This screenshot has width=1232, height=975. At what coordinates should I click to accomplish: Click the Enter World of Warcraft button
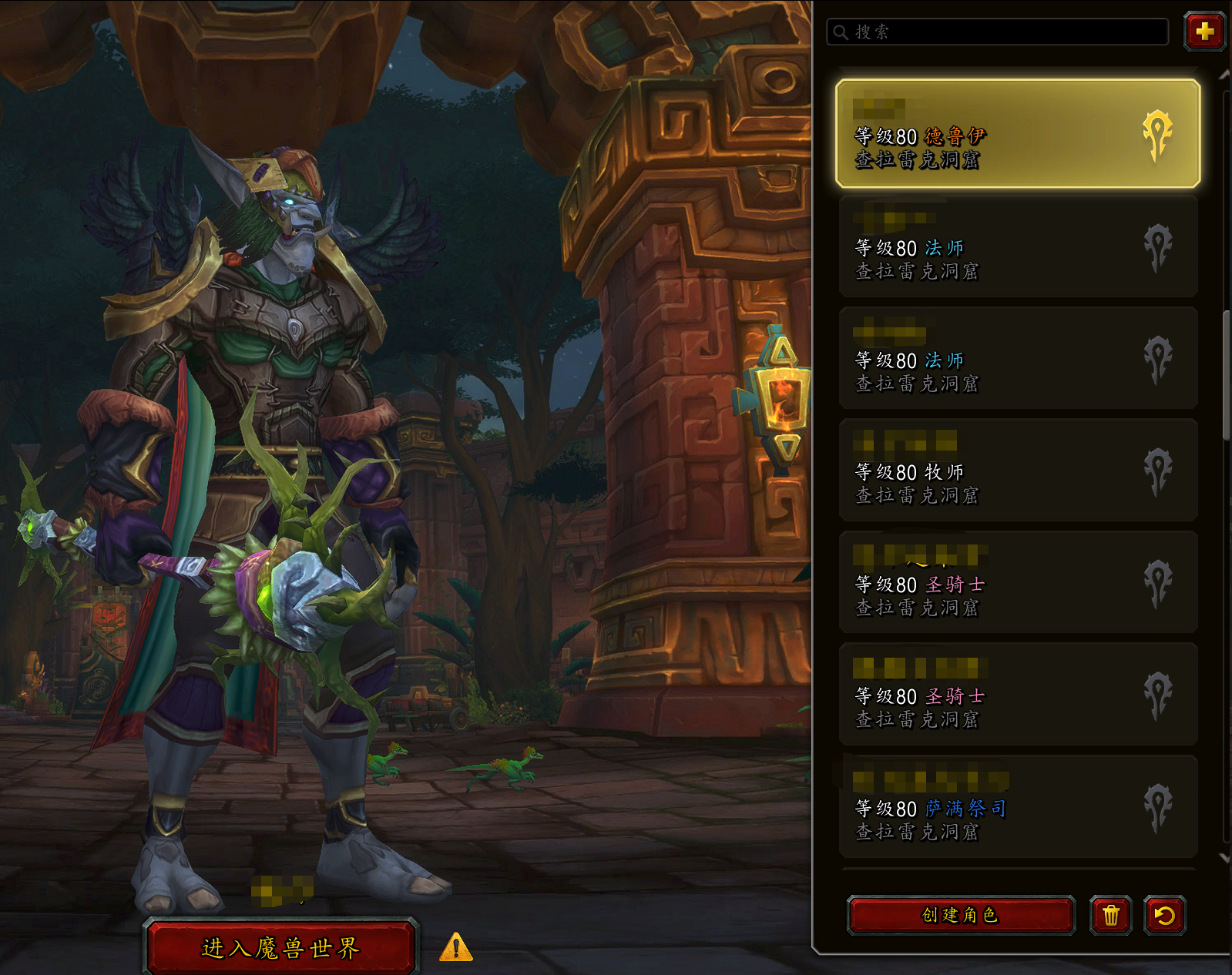coord(280,947)
